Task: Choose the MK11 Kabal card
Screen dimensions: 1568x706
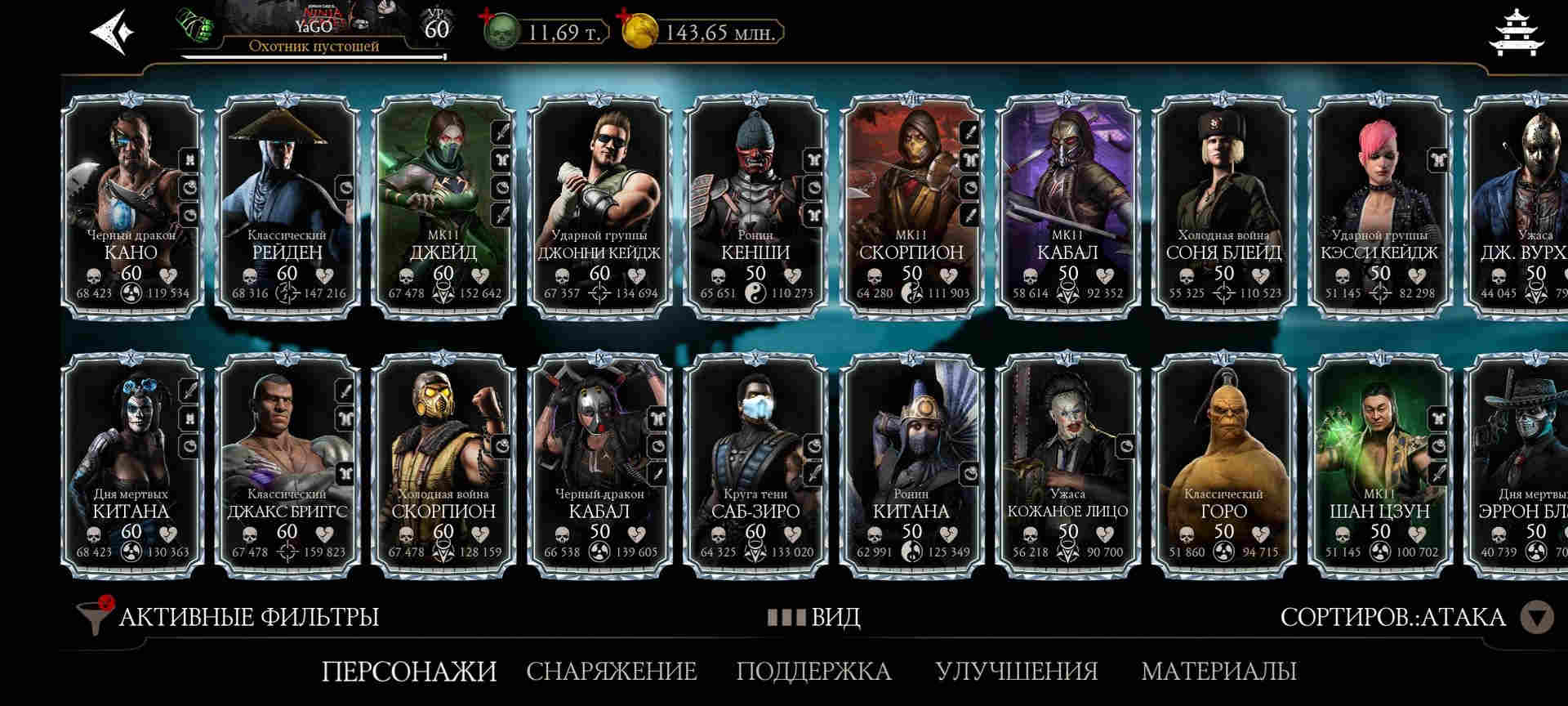Action: pyautogui.click(x=1067, y=204)
